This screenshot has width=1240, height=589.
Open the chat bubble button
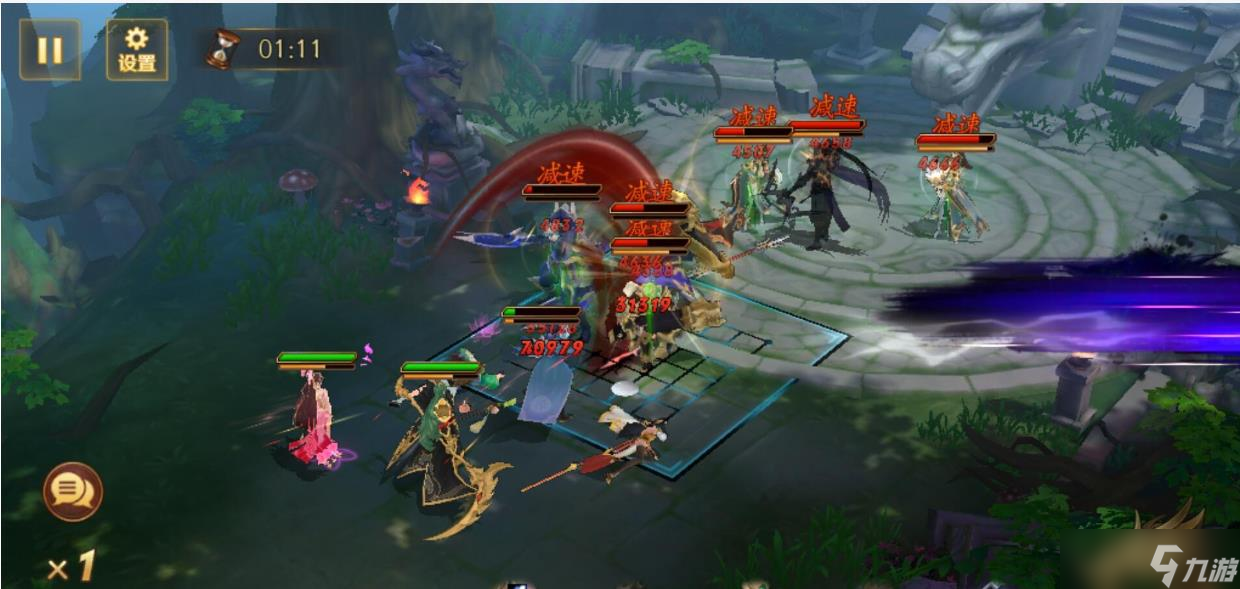click(x=72, y=491)
